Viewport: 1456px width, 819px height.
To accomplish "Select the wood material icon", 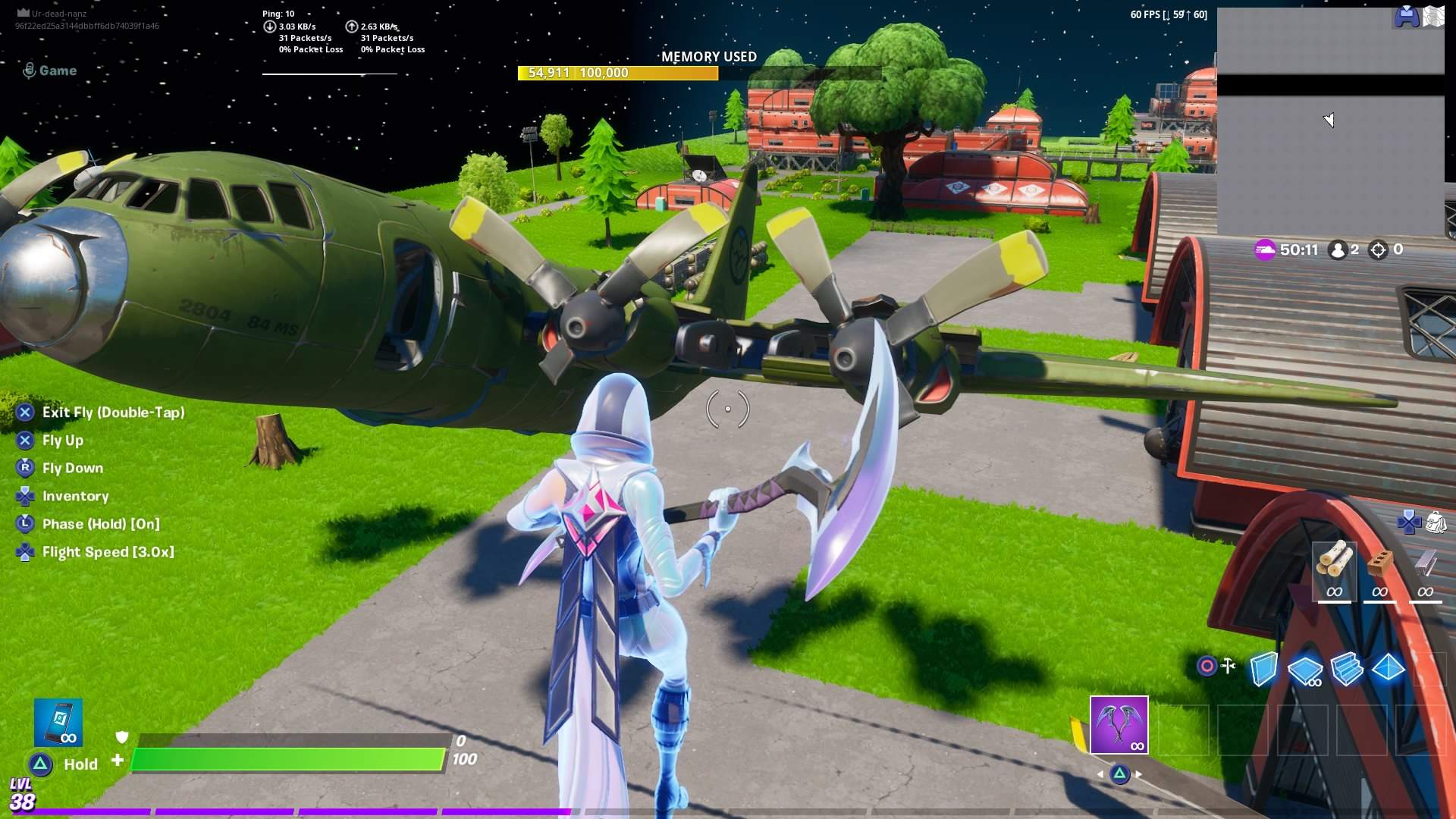I will click(1335, 561).
